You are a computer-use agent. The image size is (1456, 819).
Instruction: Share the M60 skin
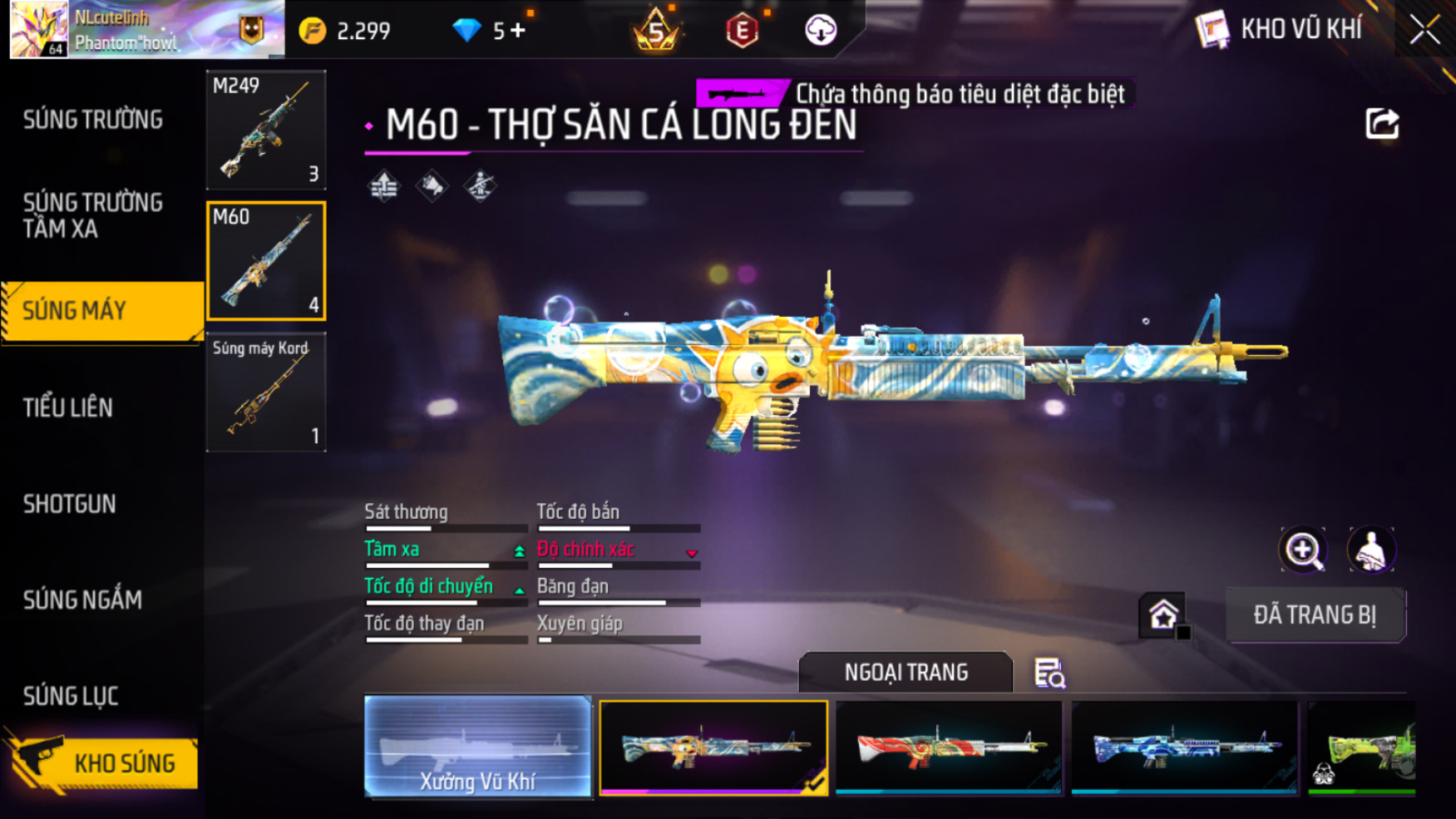(x=1382, y=124)
